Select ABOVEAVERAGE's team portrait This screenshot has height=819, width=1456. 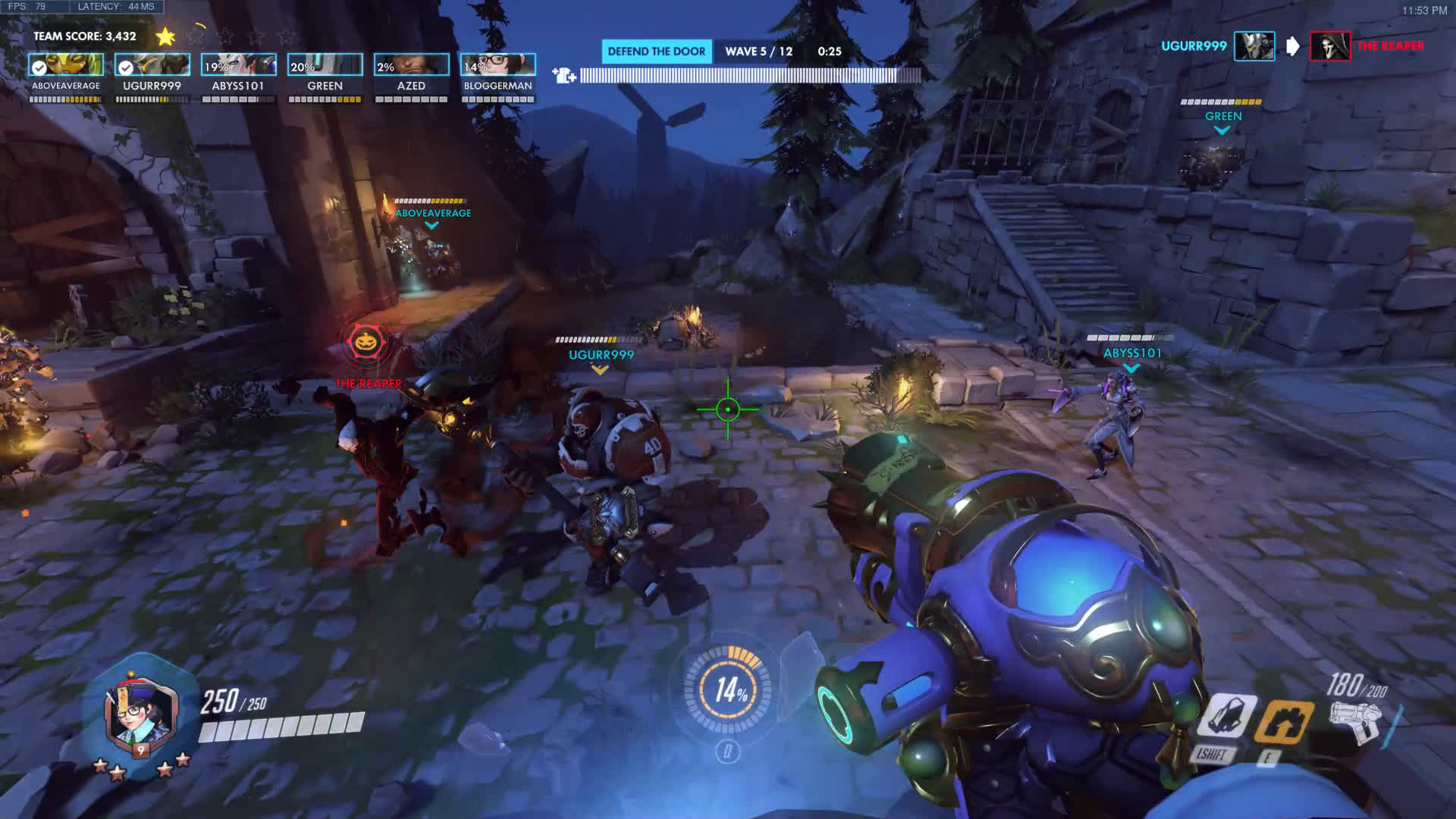tap(66, 65)
